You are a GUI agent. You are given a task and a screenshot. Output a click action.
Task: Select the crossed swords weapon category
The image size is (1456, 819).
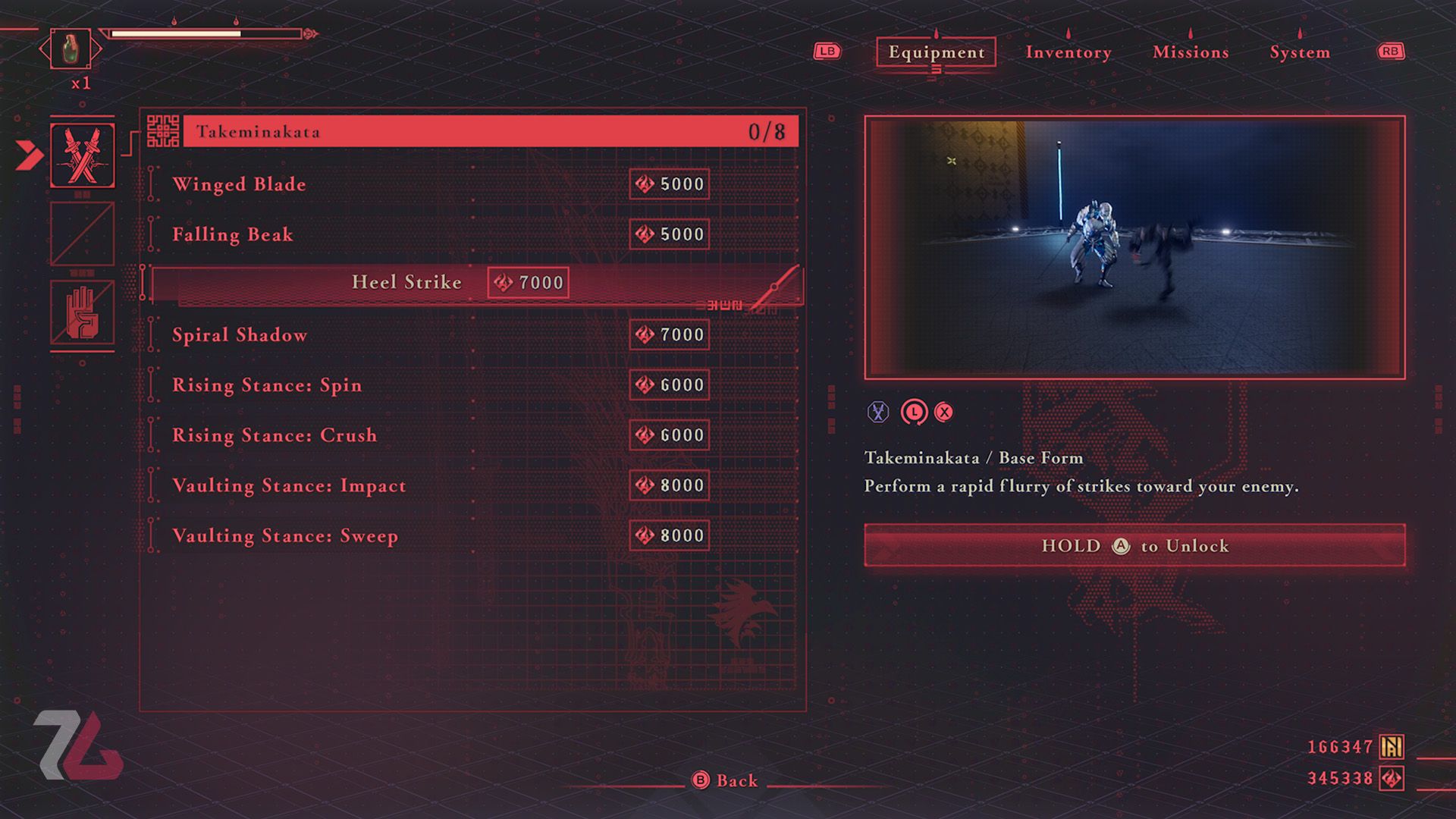(x=82, y=155)
